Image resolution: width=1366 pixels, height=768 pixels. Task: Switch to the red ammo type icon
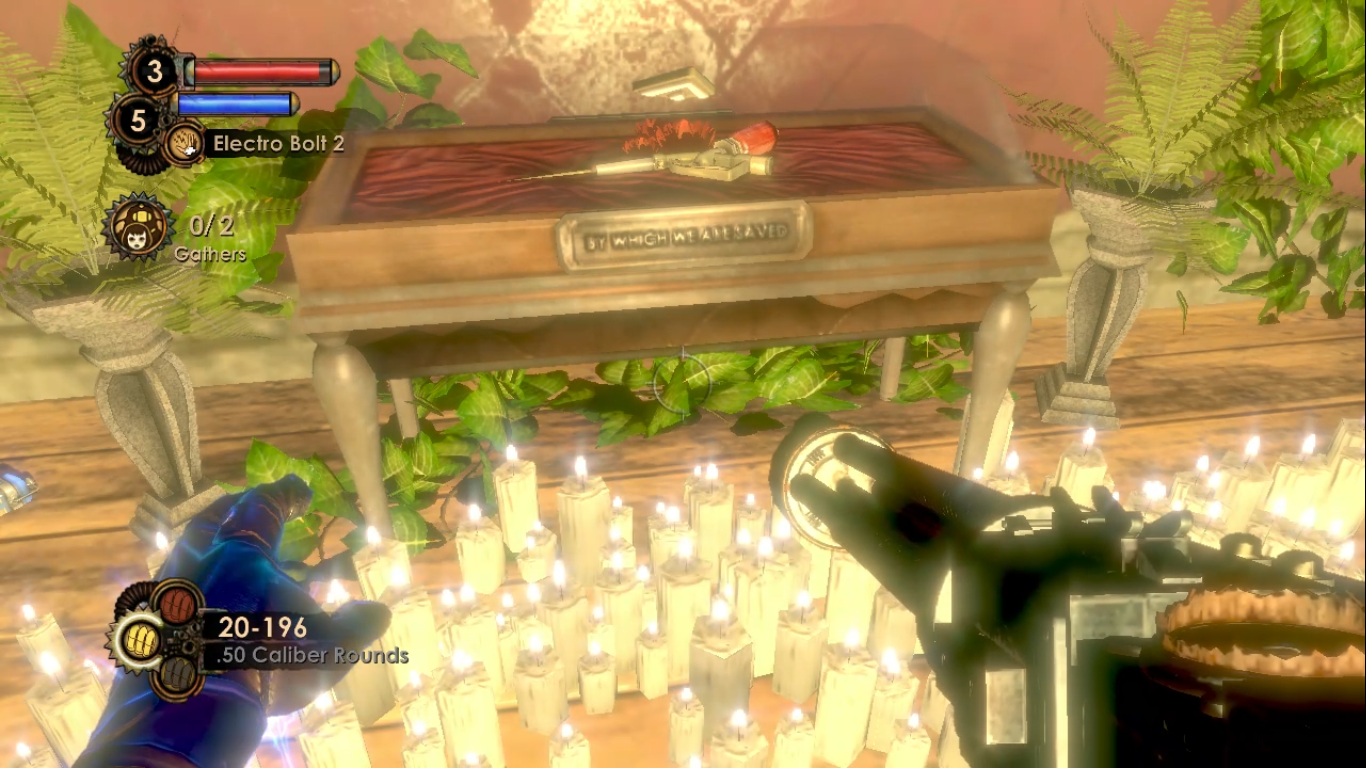pos(176,604)
